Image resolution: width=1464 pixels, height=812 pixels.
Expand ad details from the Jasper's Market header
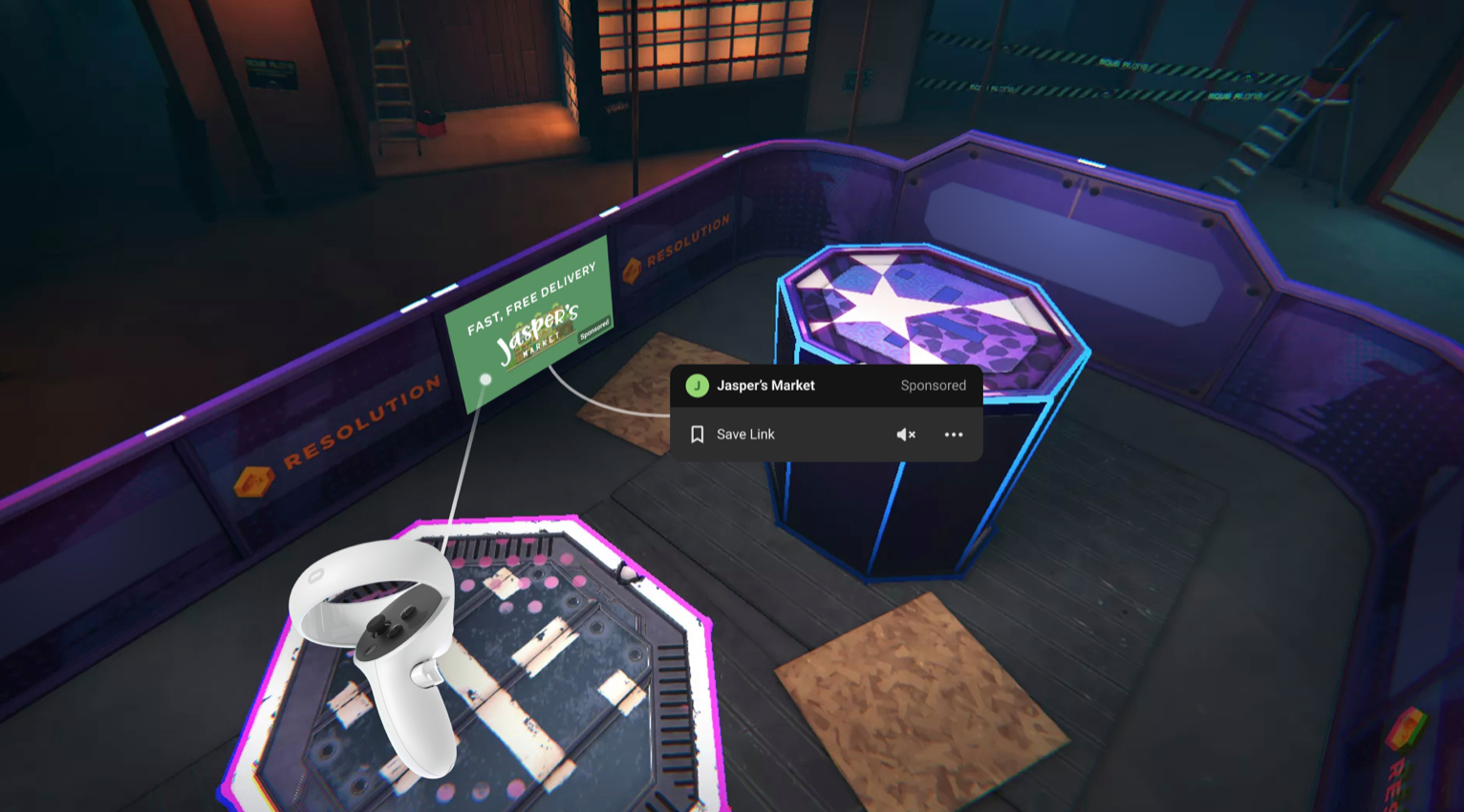[x=764, y=385]
